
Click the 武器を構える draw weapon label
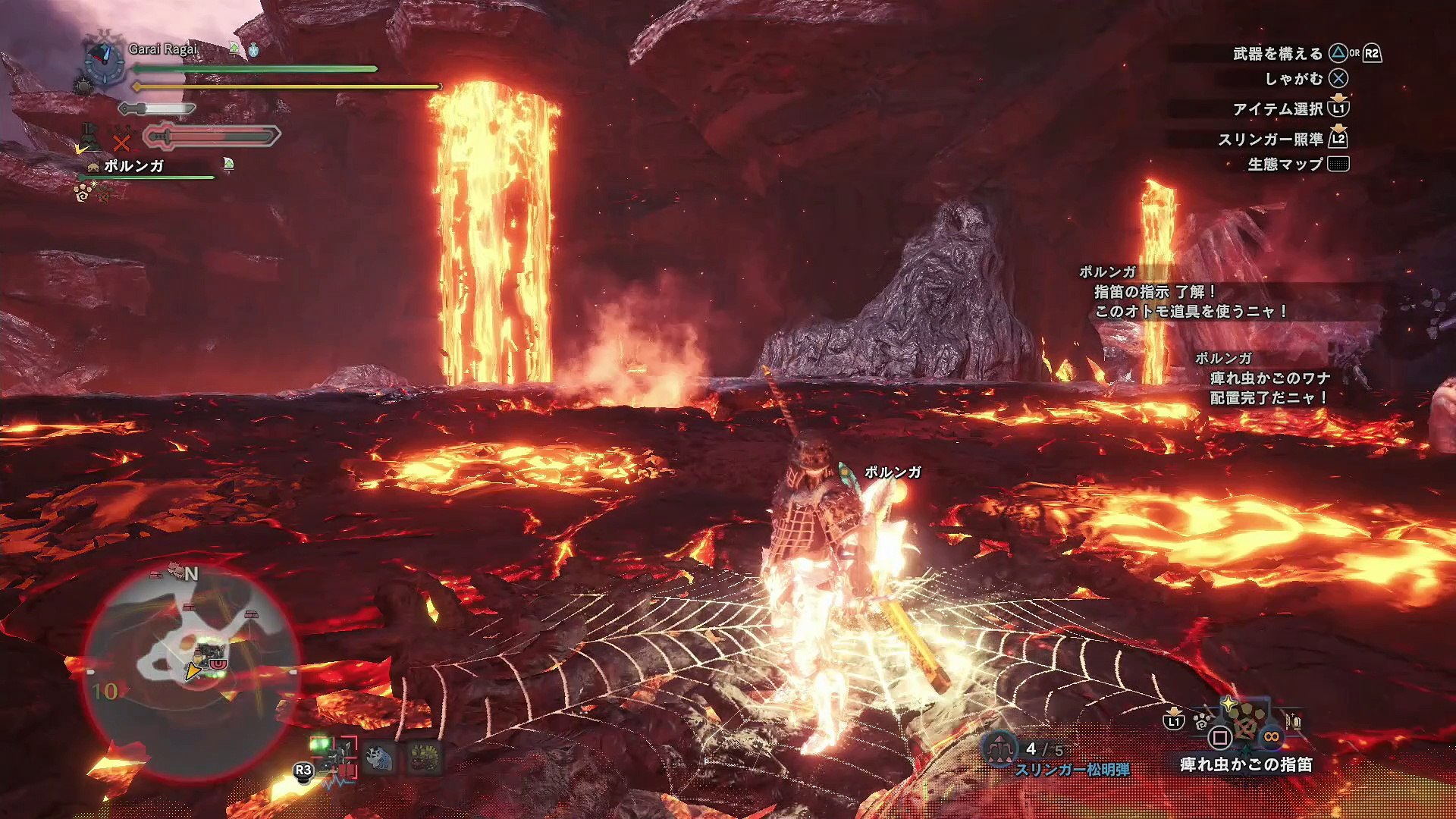1277,54
